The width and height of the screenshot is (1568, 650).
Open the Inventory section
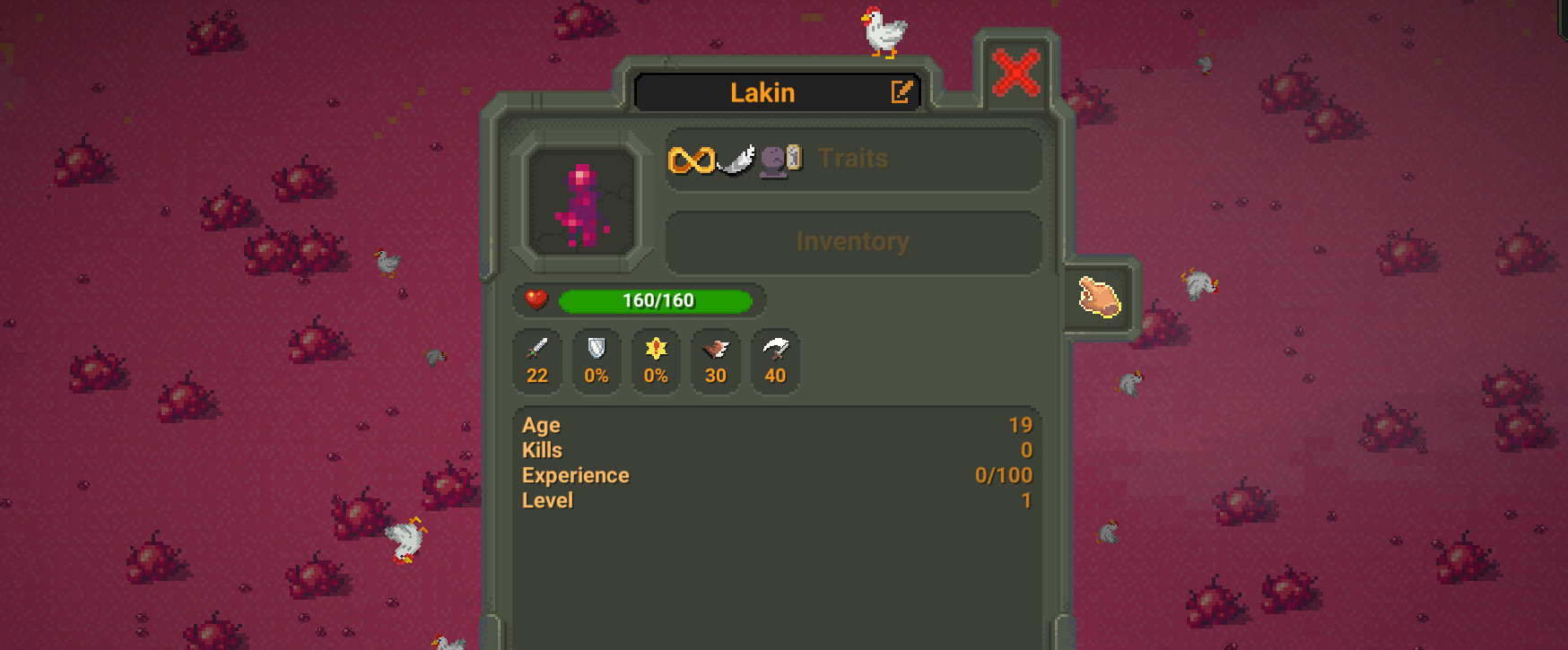tap(853, 240)
